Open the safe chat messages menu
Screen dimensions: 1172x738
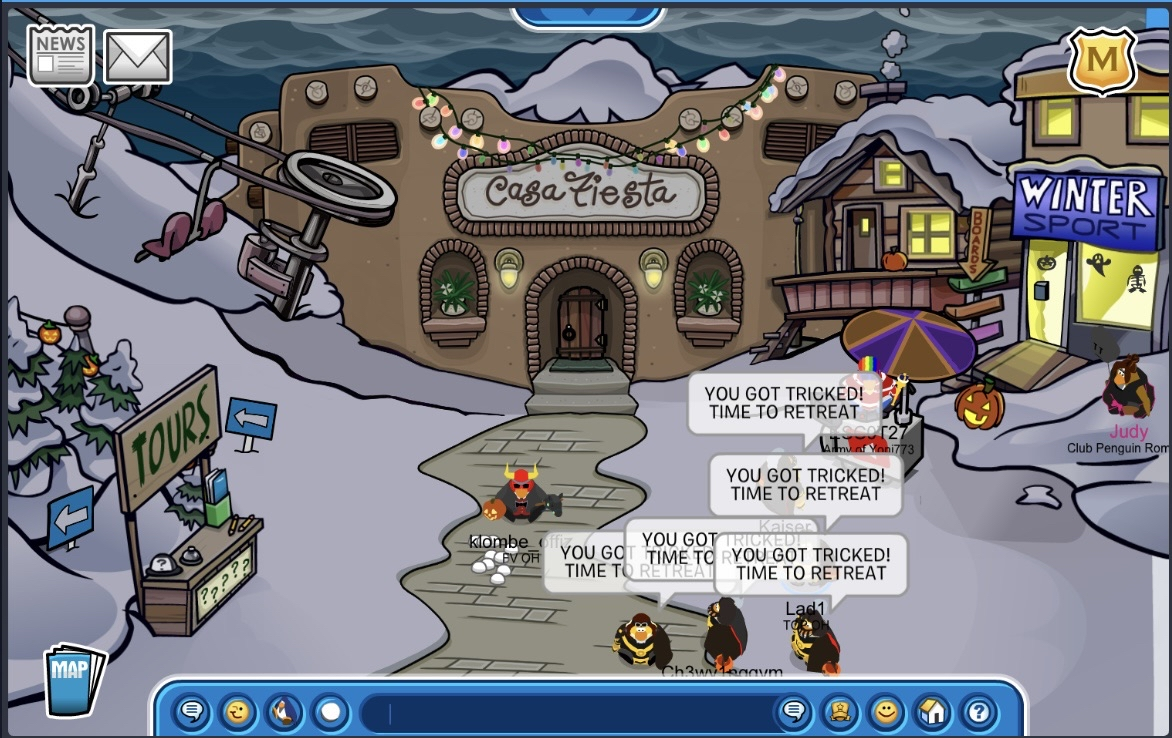pyautogui.click(x=192, y=713)
